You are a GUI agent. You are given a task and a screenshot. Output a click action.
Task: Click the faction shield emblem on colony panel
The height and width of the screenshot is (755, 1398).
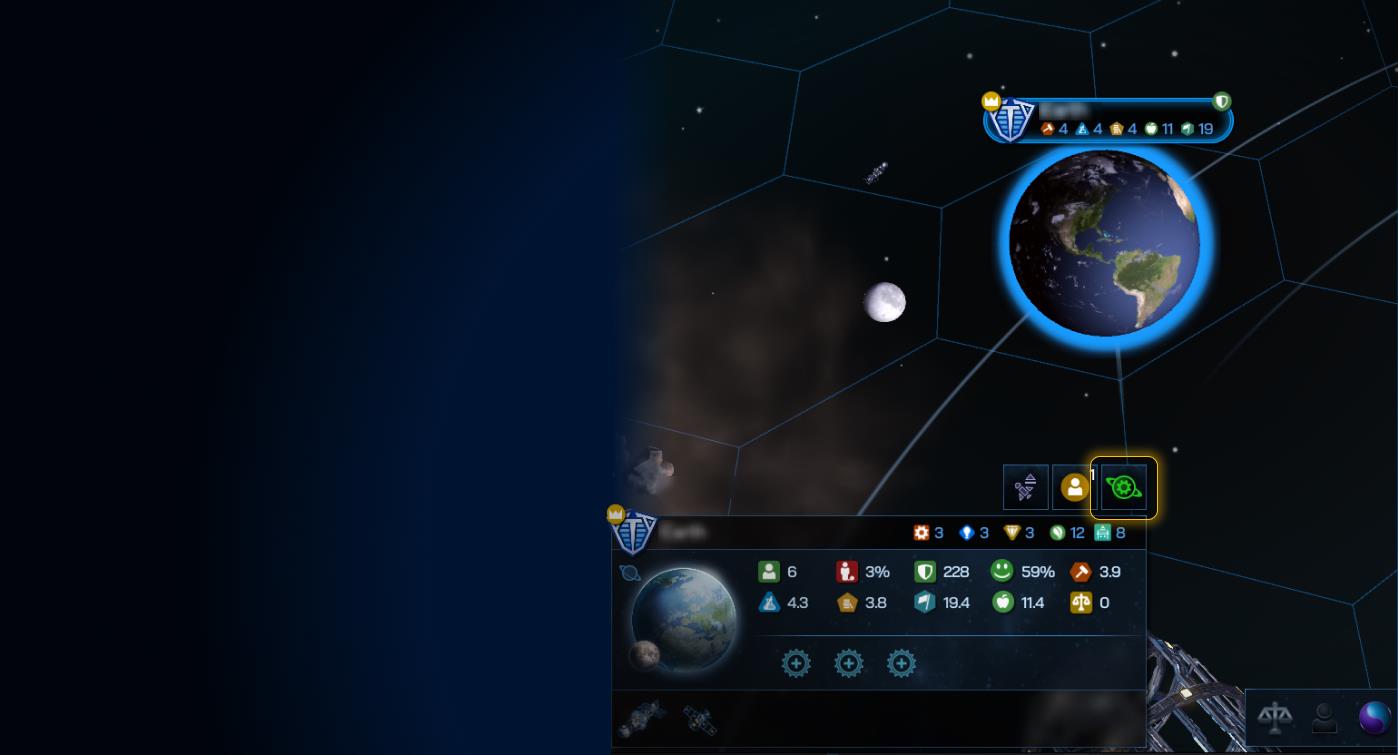633,533
